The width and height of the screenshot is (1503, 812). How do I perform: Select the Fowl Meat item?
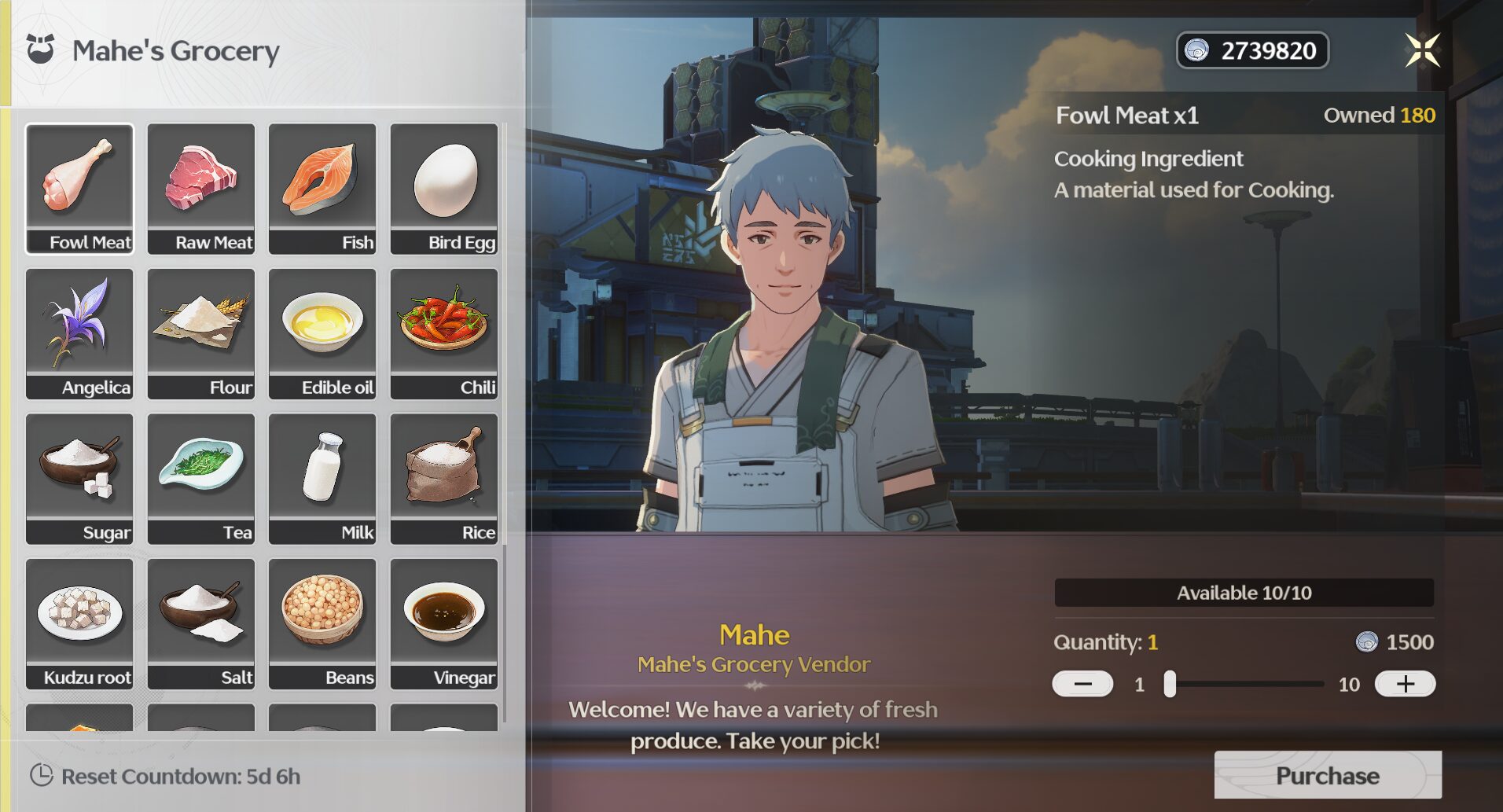point(79,188)
